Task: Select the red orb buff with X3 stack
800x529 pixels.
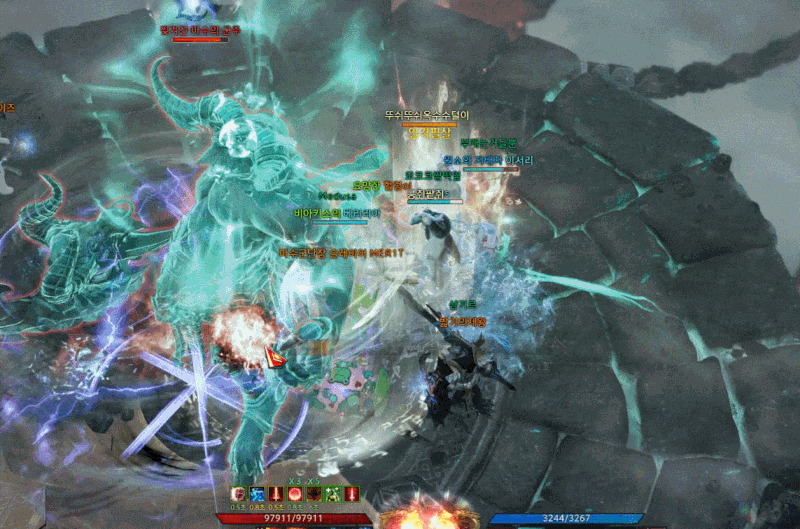Action: pyautogui.click(x=294, y=494)
